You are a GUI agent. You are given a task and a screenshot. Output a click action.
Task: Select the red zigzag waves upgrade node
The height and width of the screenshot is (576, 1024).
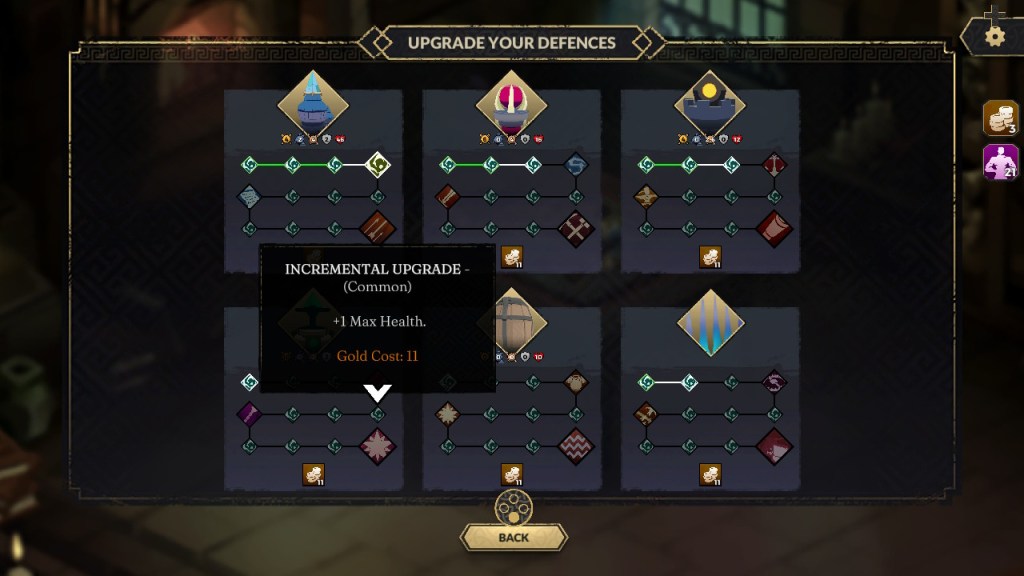[x=576, y=446]
